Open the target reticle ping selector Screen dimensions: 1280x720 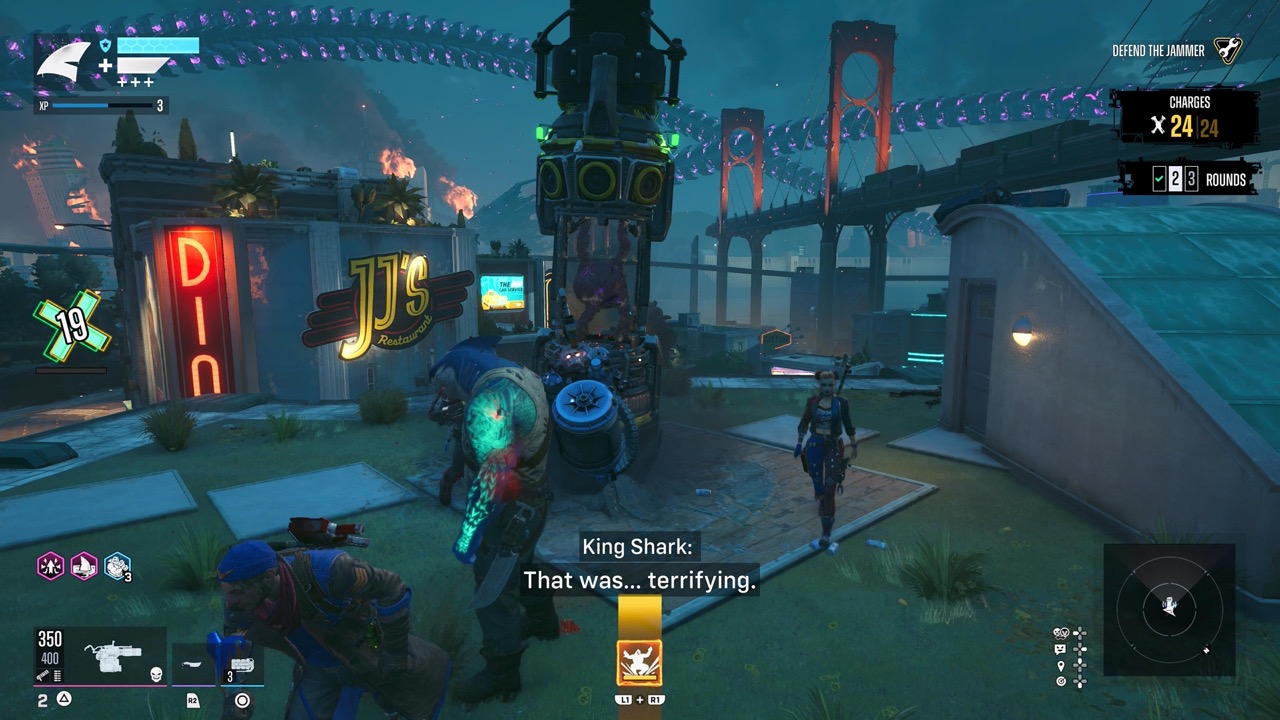tap(1061, 680)
